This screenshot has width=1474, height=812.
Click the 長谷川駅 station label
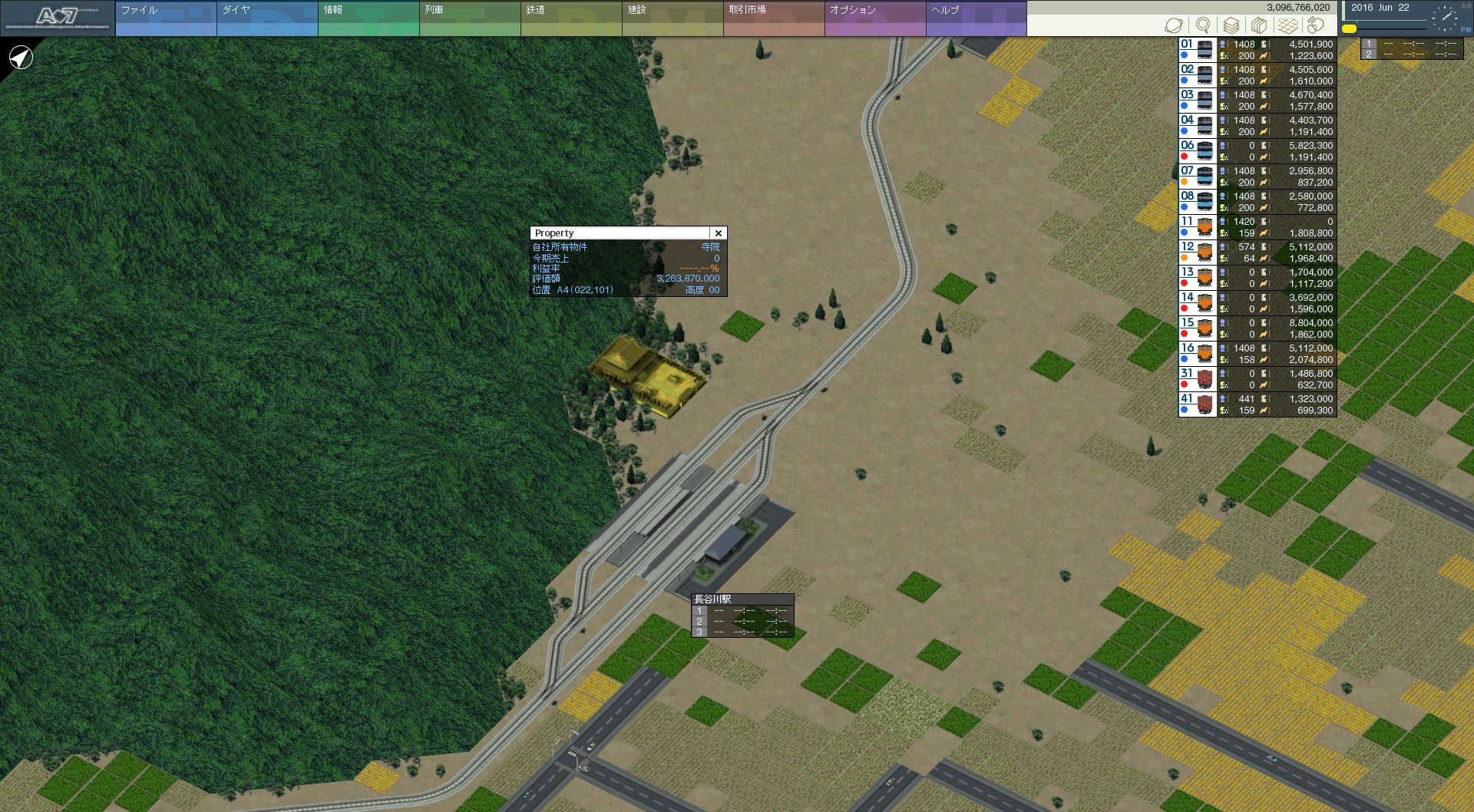[713, 599]
